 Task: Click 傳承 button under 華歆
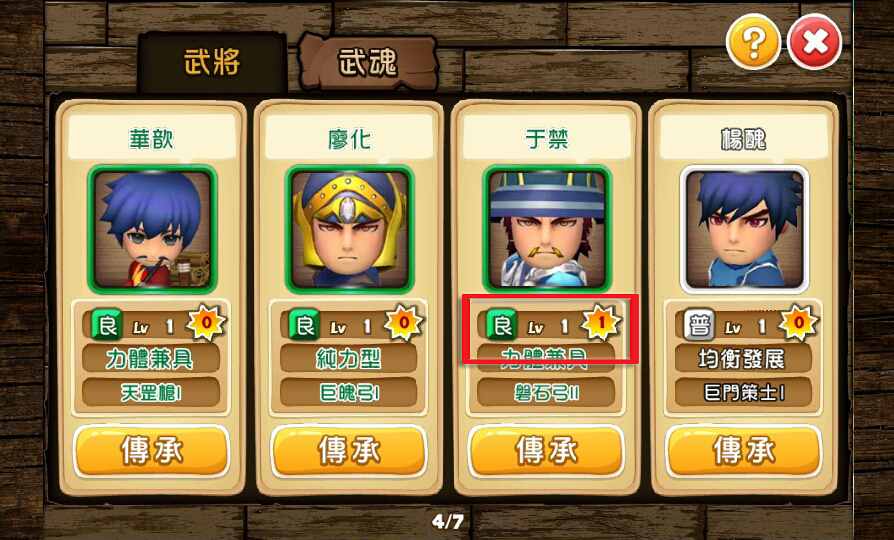click(x=152, y=451)
